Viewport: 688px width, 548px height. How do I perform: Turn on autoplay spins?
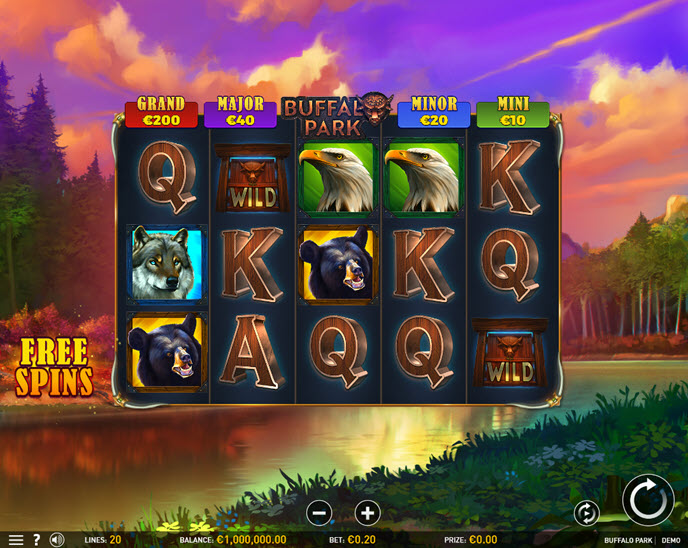(x=586, y=513)
